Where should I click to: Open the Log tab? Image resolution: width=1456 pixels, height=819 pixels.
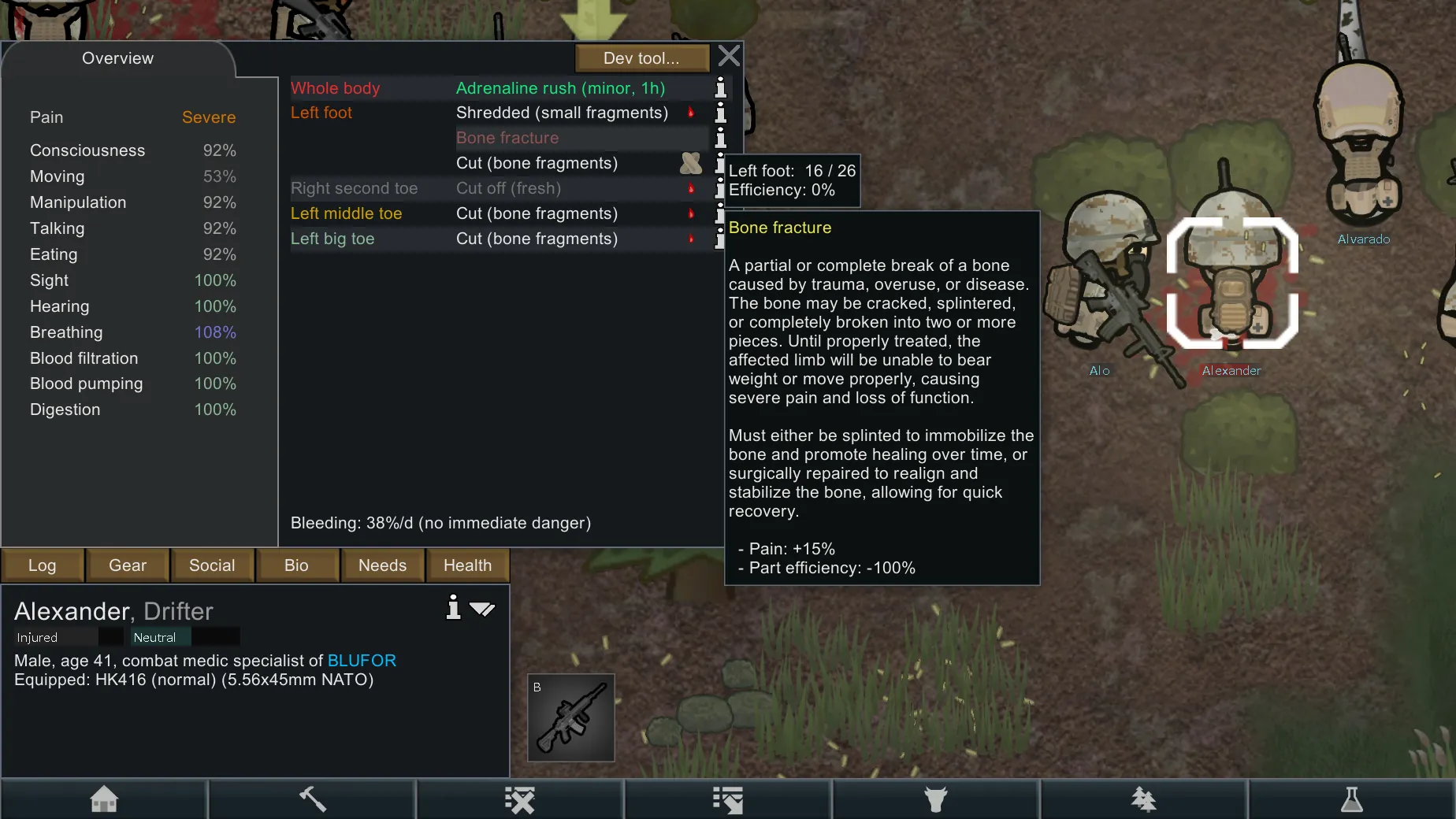tap(43, 565)
